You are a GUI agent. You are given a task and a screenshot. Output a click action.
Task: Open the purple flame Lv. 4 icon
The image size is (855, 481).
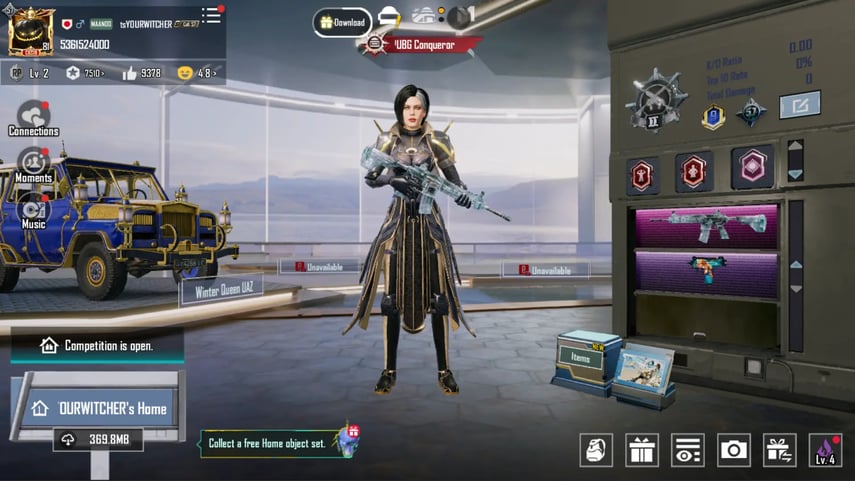point(825,450)
